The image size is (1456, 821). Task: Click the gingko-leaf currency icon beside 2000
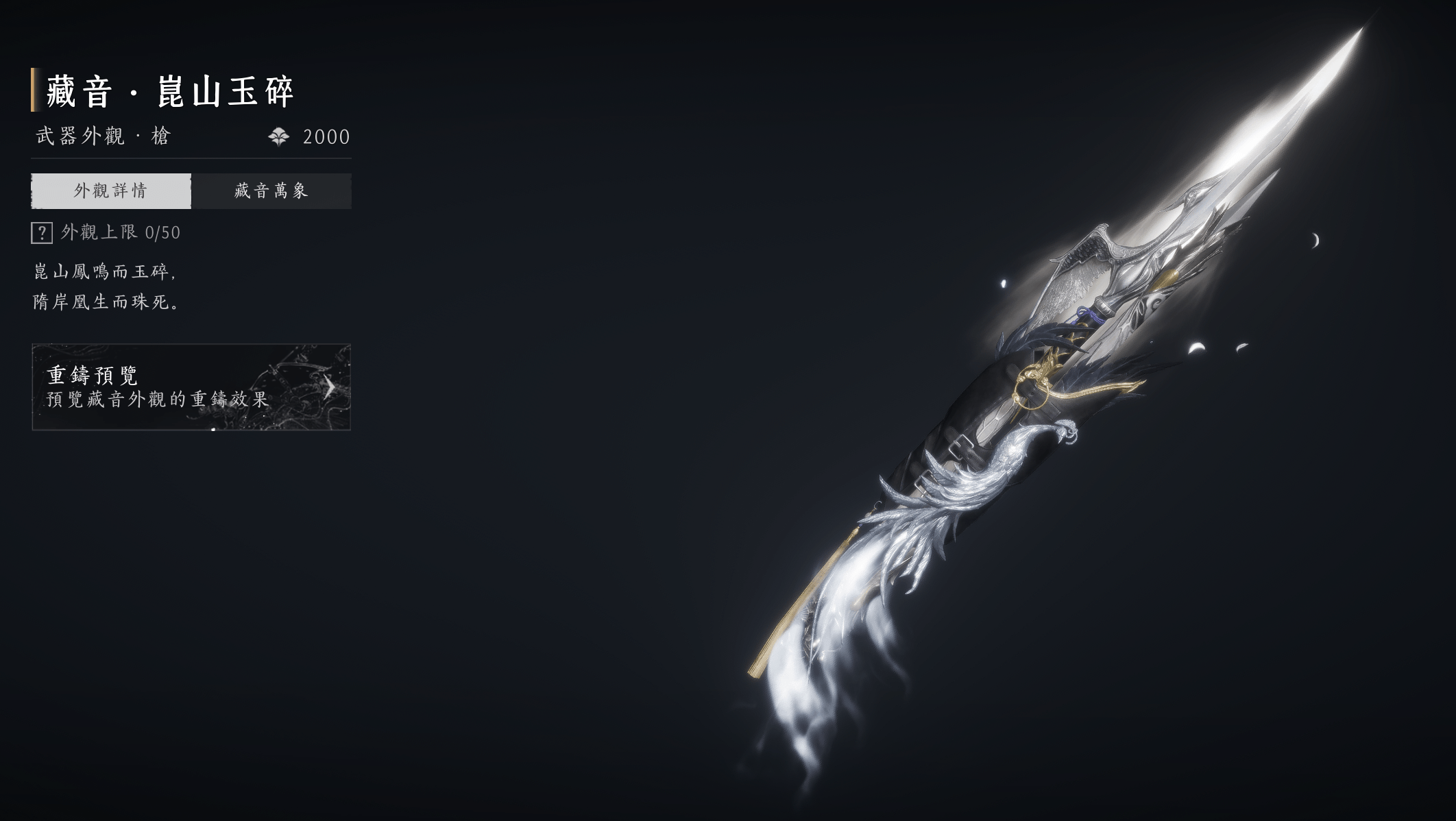tap(280, 136)
